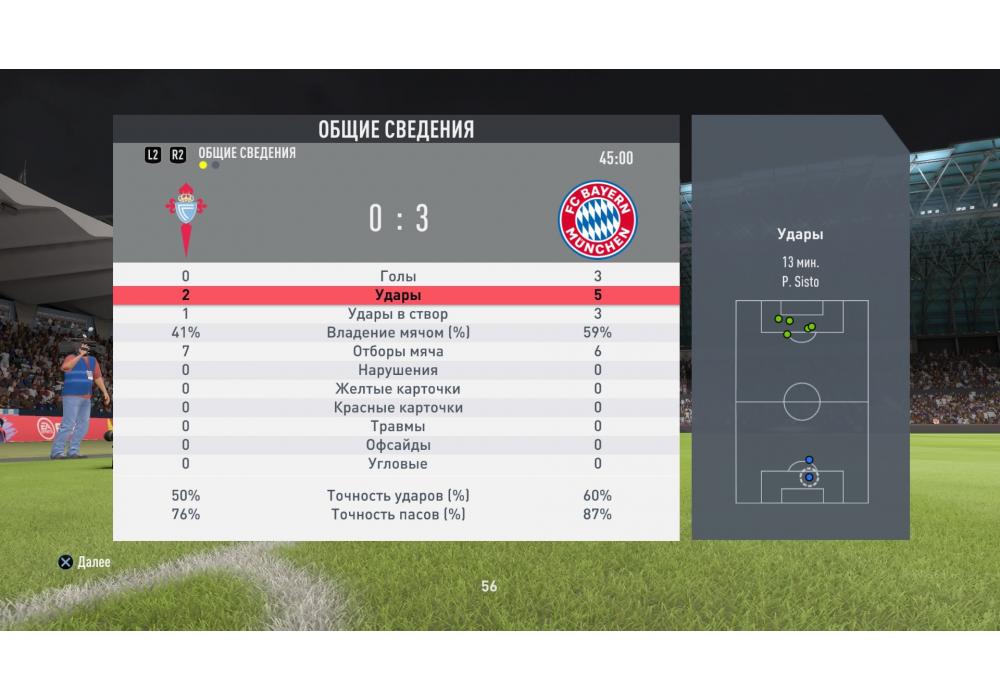Select the "Угловые" stat row
This screenshot has height=700, width=1000.
point(397,464)
